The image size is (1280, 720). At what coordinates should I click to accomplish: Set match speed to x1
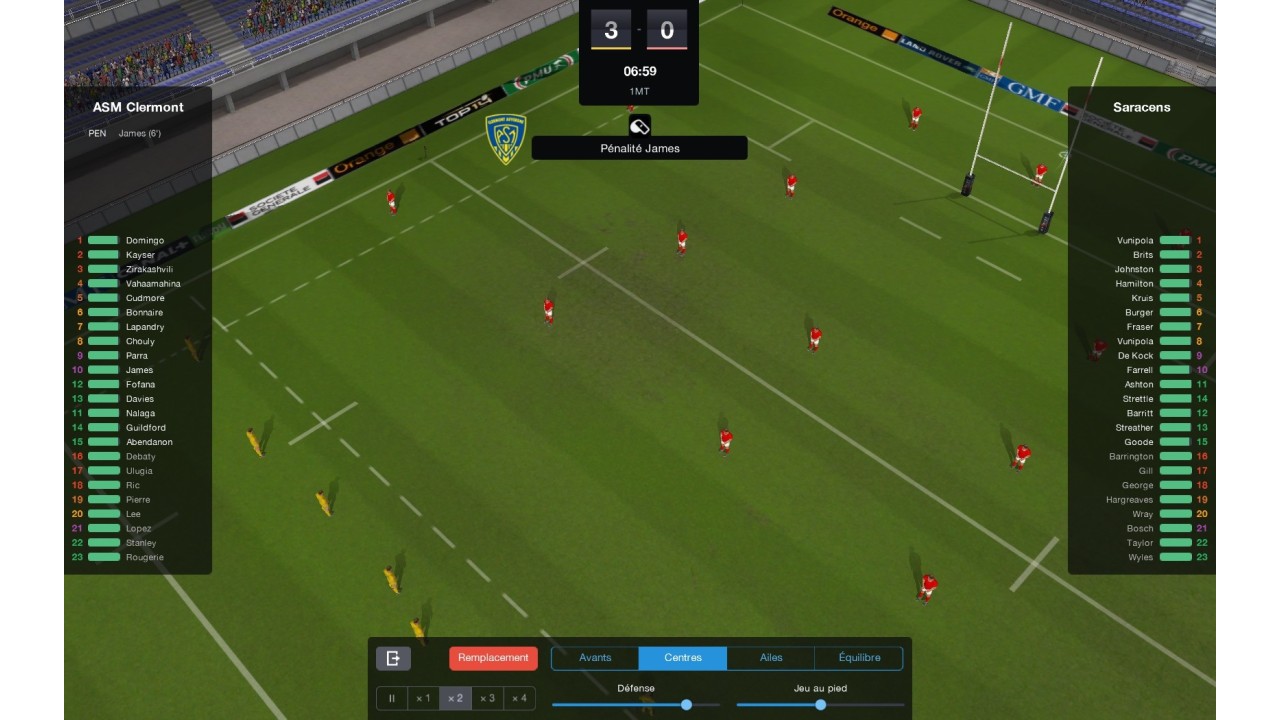[423, 698]
